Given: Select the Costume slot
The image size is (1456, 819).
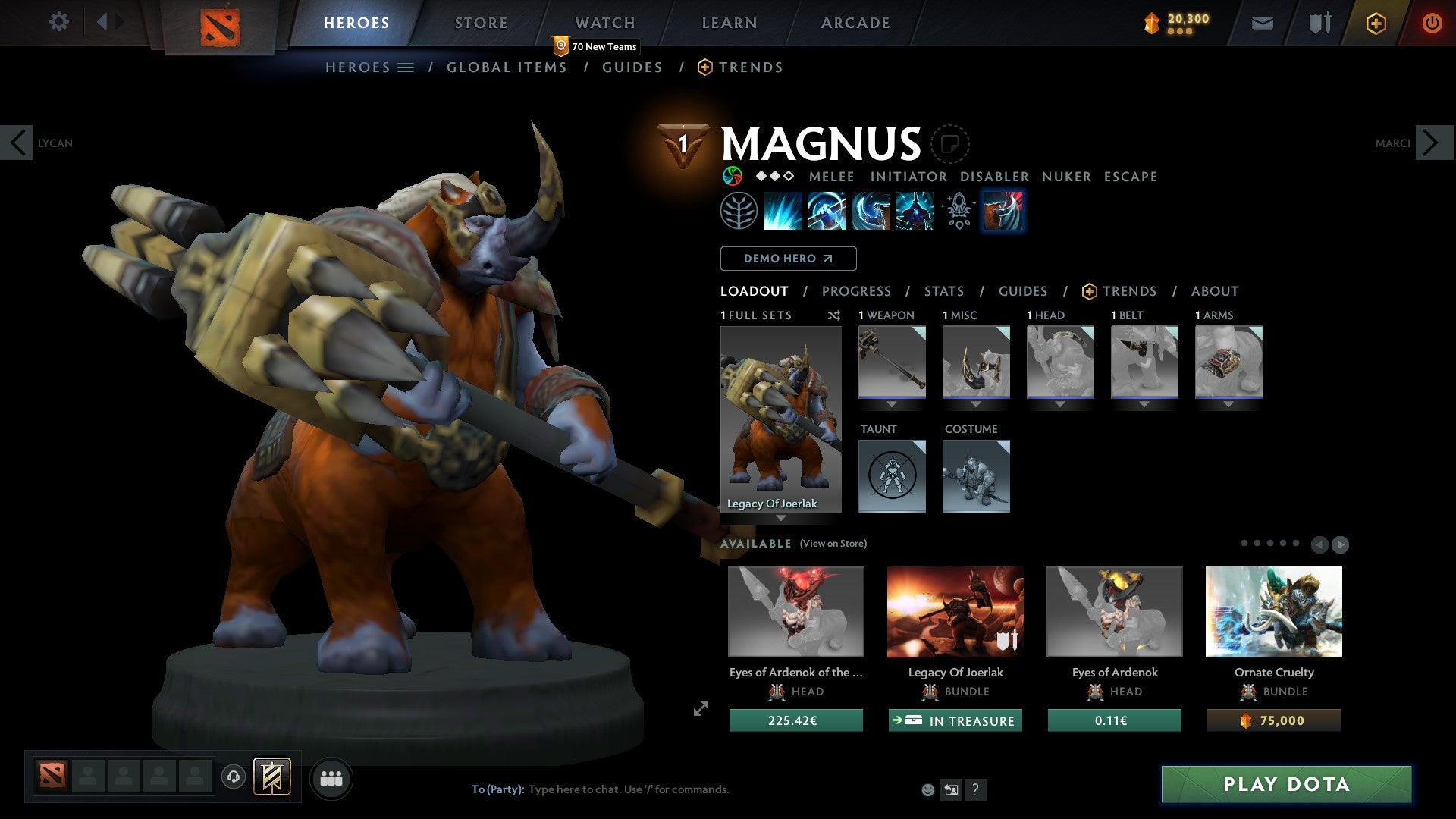Looking at the screenshot, I should 976,476.
